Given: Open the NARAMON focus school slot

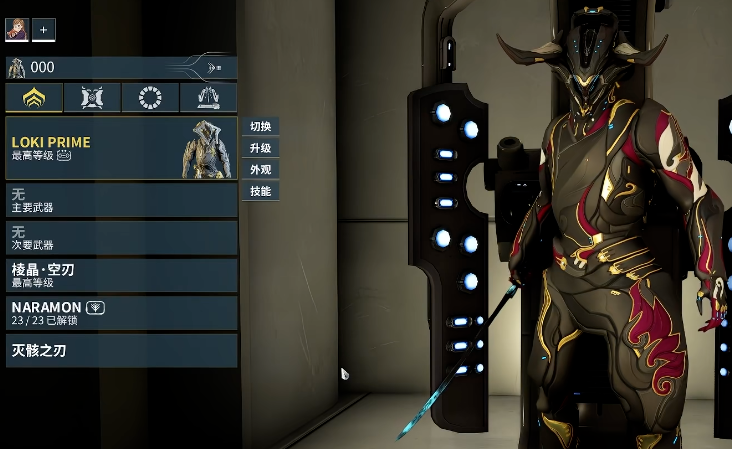Looking at the screenshot, I should tap(121, 312).
